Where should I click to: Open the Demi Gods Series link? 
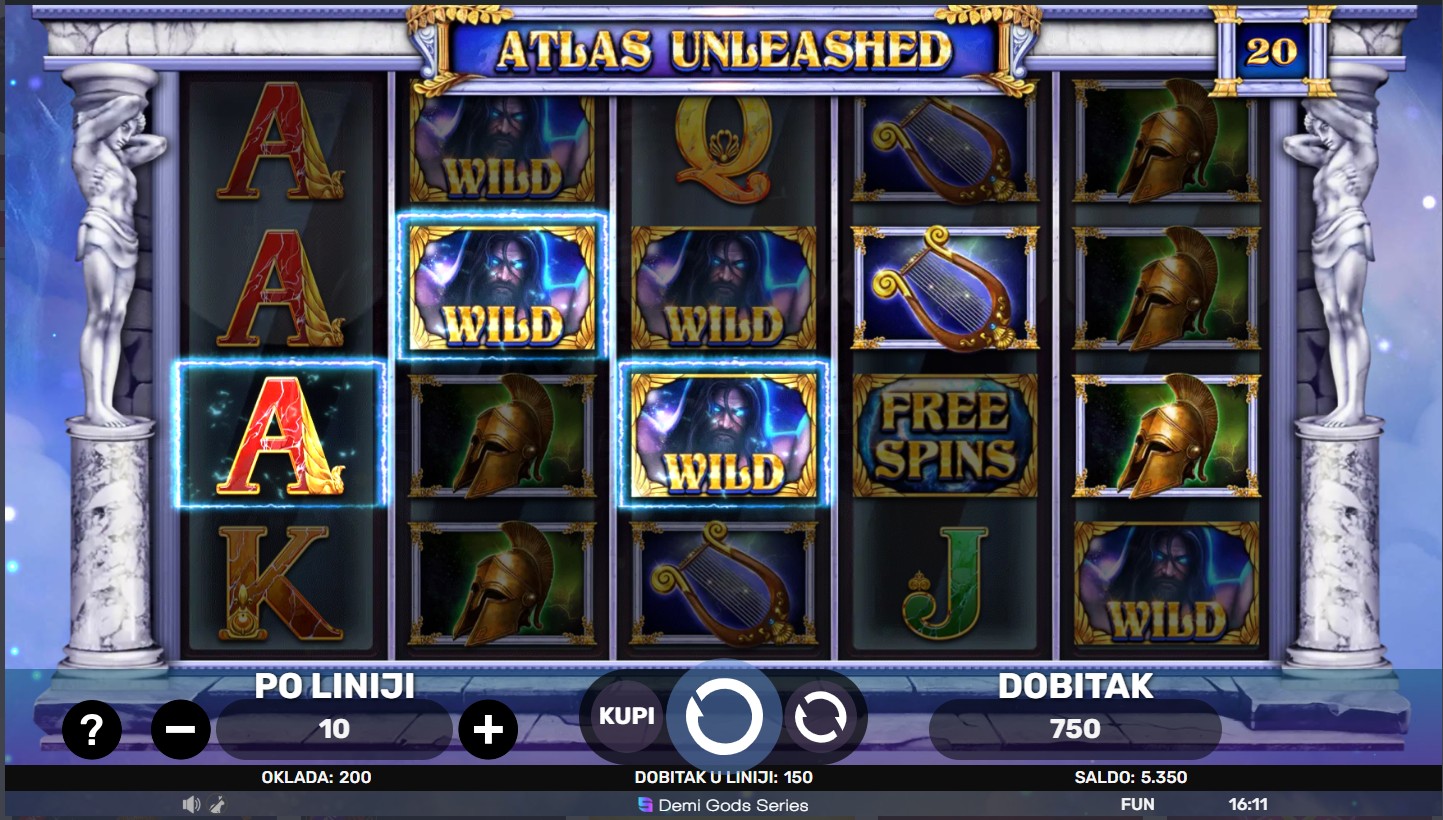point(723,805)
